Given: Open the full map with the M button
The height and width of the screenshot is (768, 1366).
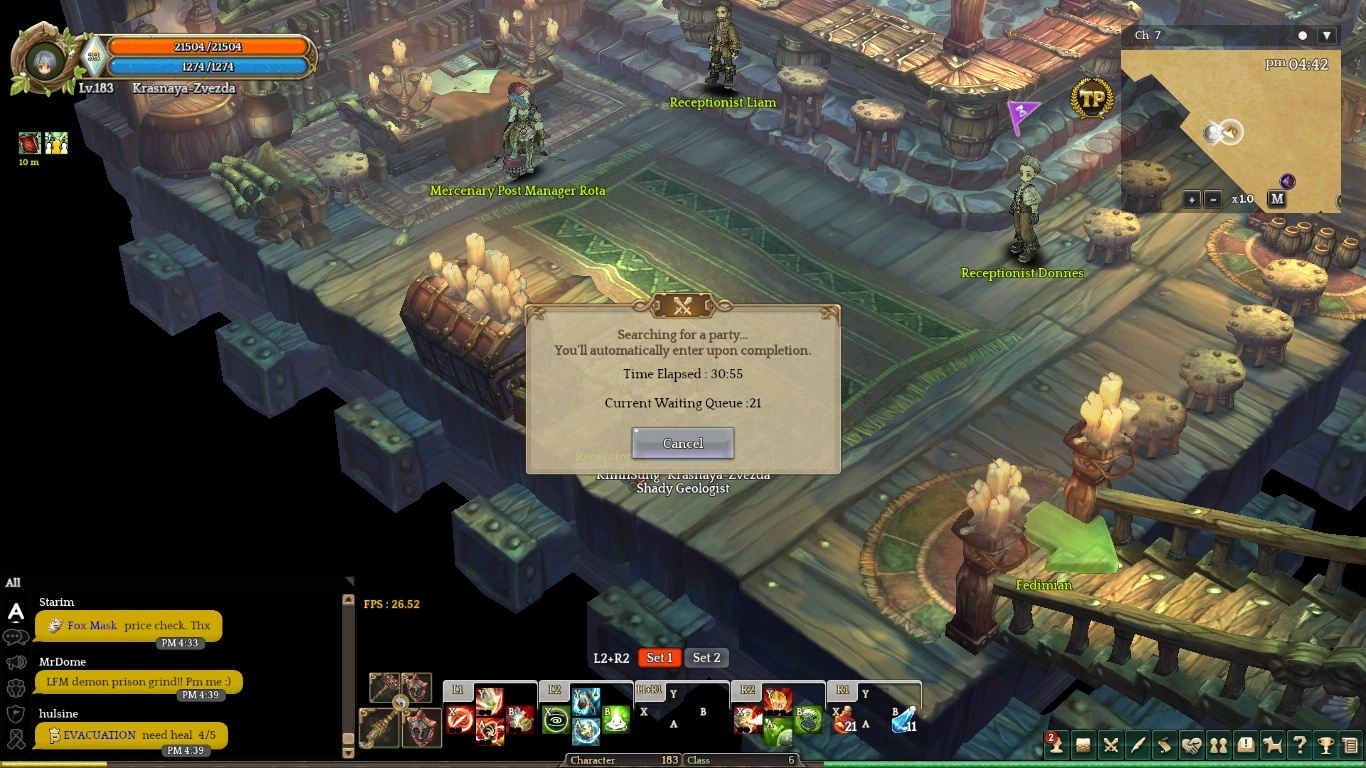Looking at the screenshot, I should tap(1277, 198).
